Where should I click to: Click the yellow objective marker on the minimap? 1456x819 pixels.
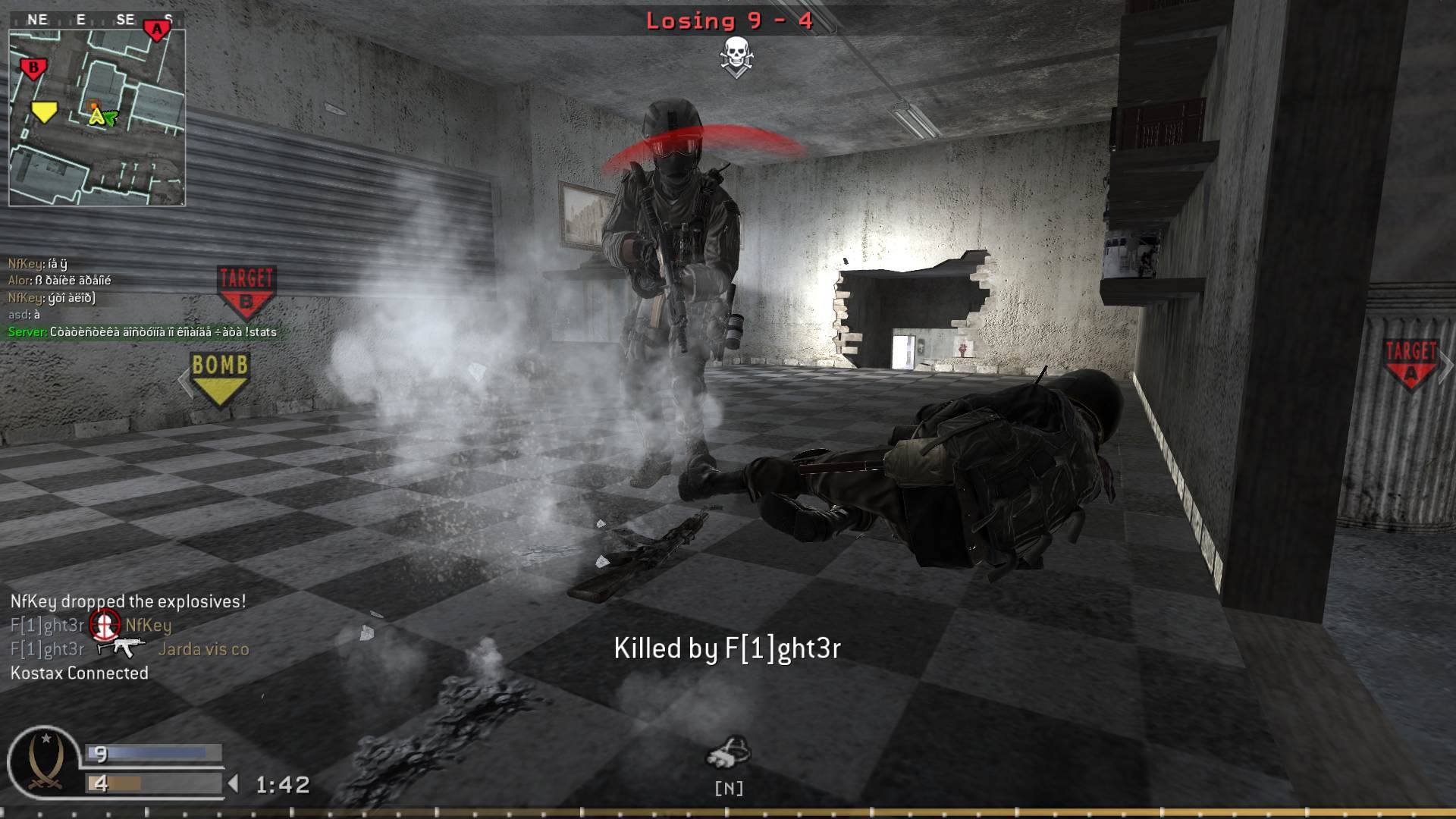45,111
